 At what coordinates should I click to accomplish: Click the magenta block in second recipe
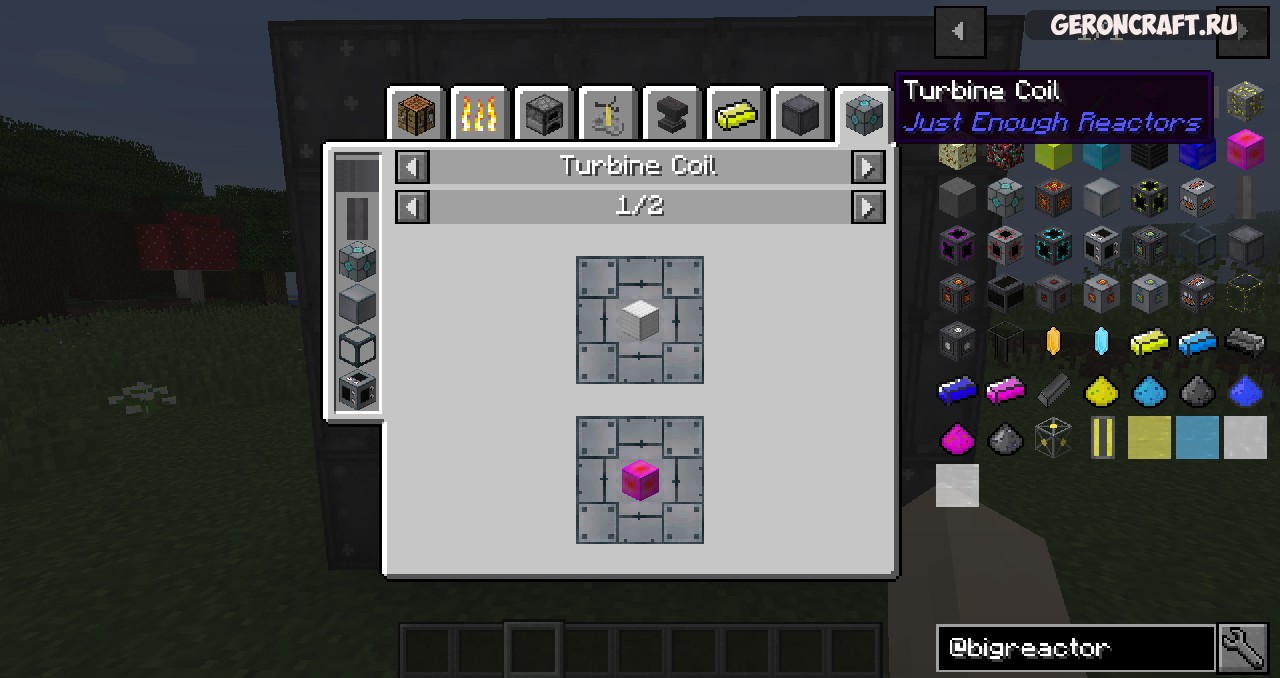tap(639, 480)
